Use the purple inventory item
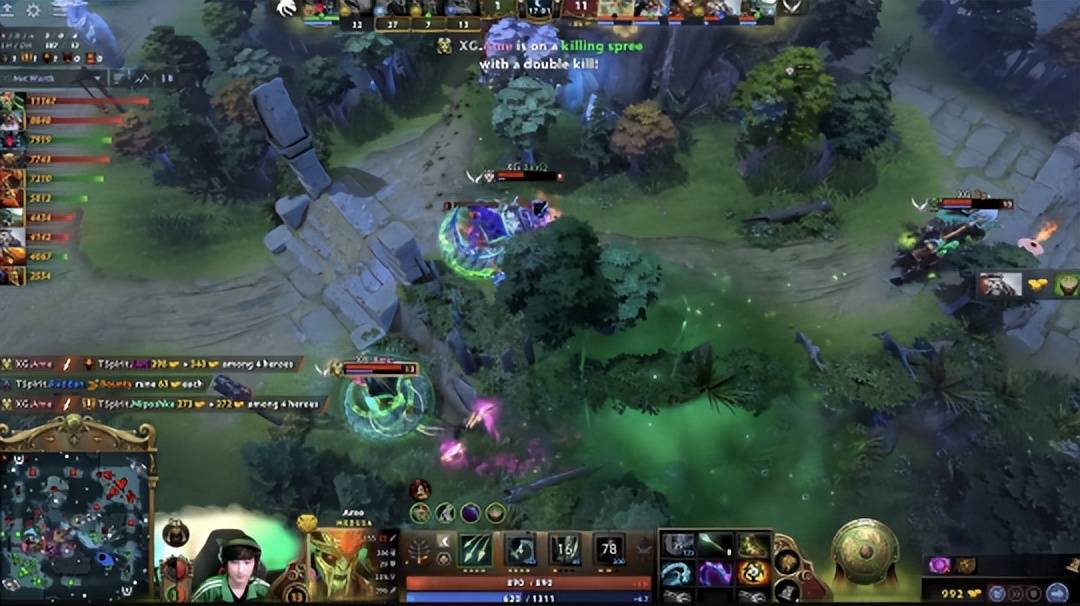This screenshot has height=606, width=1080. (715, 573)
